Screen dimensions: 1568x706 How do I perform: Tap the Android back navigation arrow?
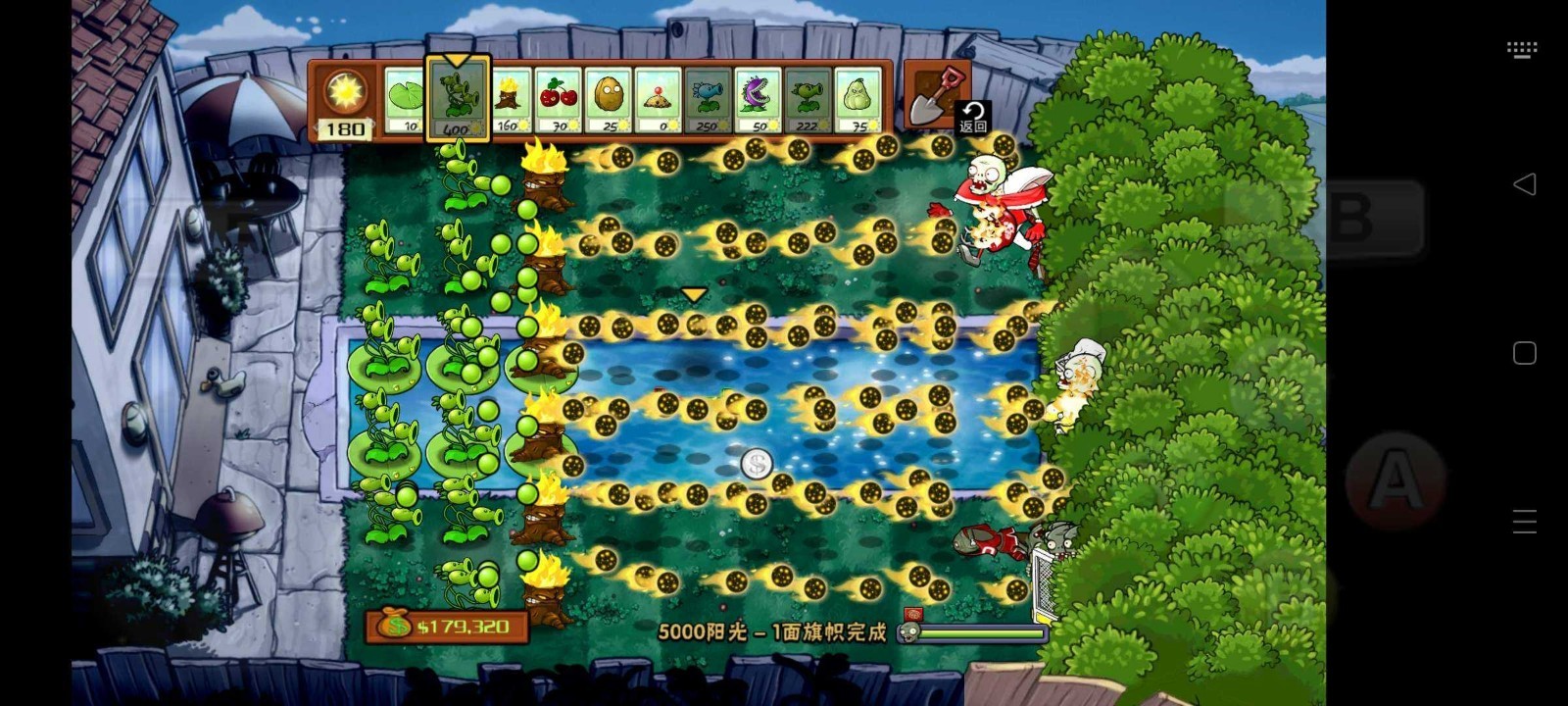click(x=1525, y=183)
